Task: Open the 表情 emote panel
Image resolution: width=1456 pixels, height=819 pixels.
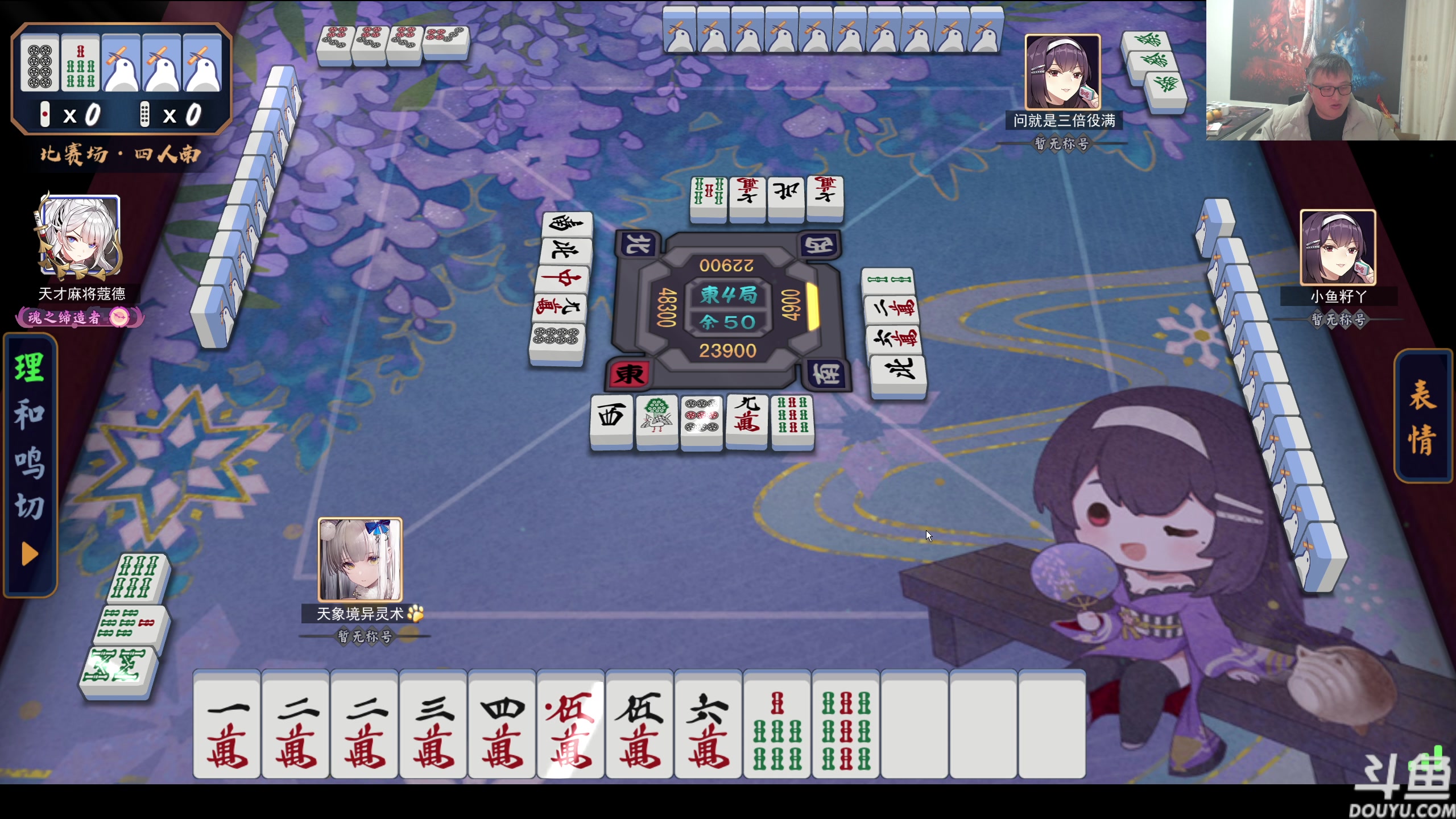Action: click(1422, 417)
